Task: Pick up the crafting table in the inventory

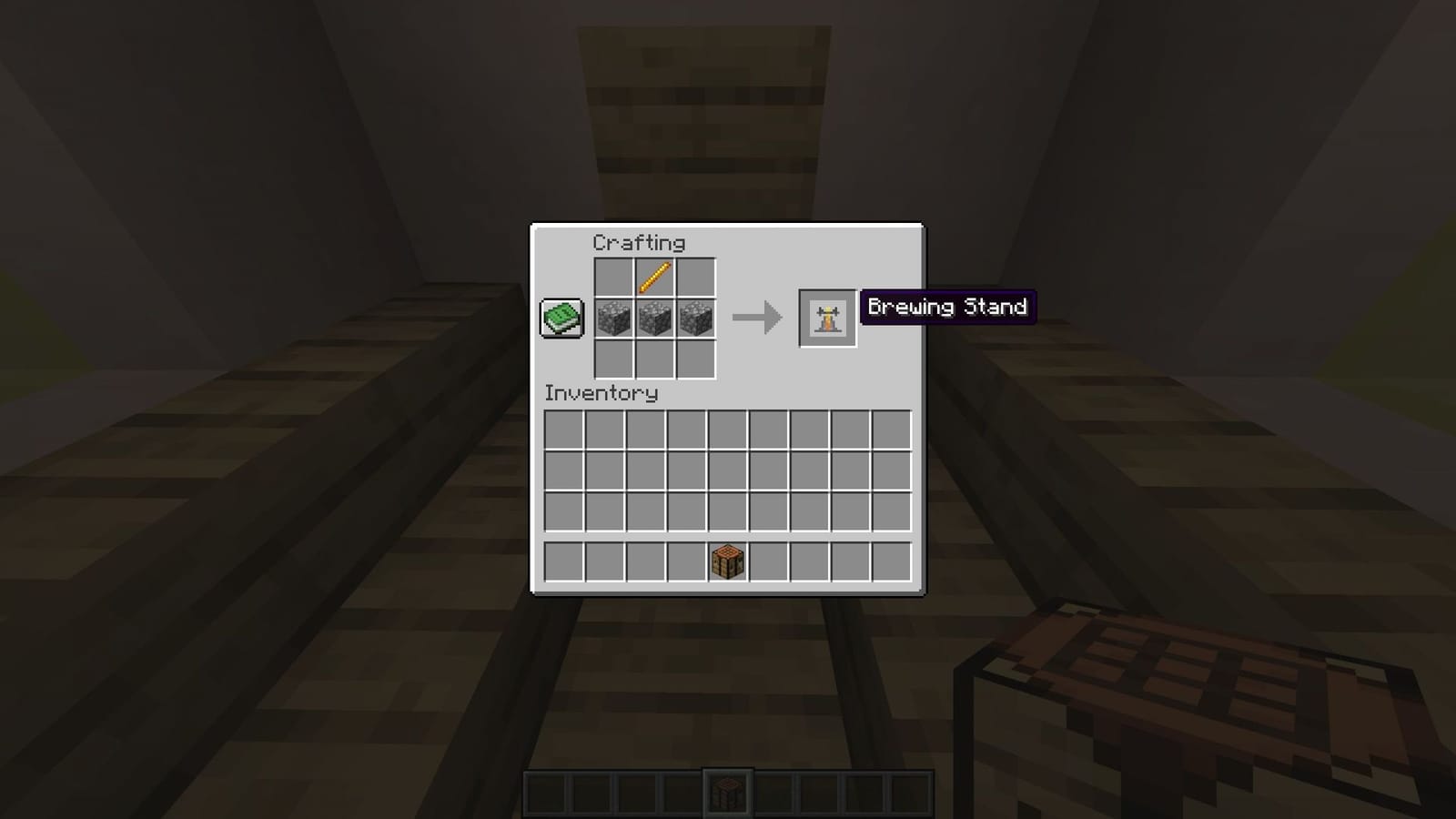Action: tap(728, 559)
